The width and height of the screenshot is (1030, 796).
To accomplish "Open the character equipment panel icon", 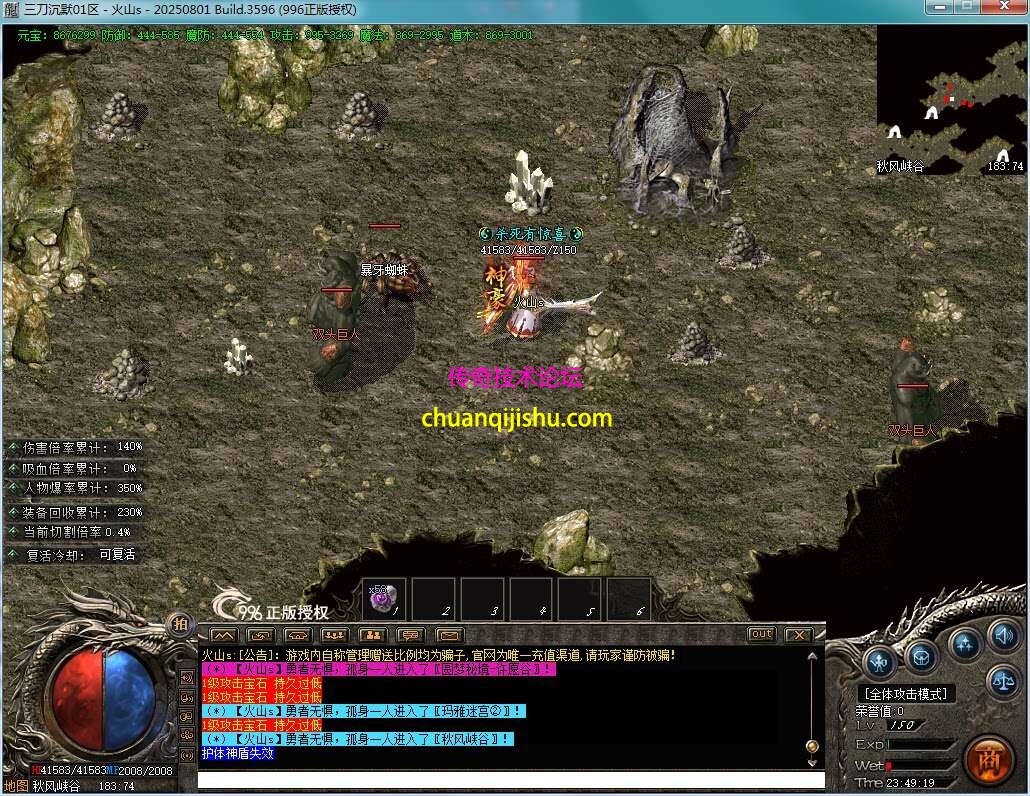I will 880,660.
